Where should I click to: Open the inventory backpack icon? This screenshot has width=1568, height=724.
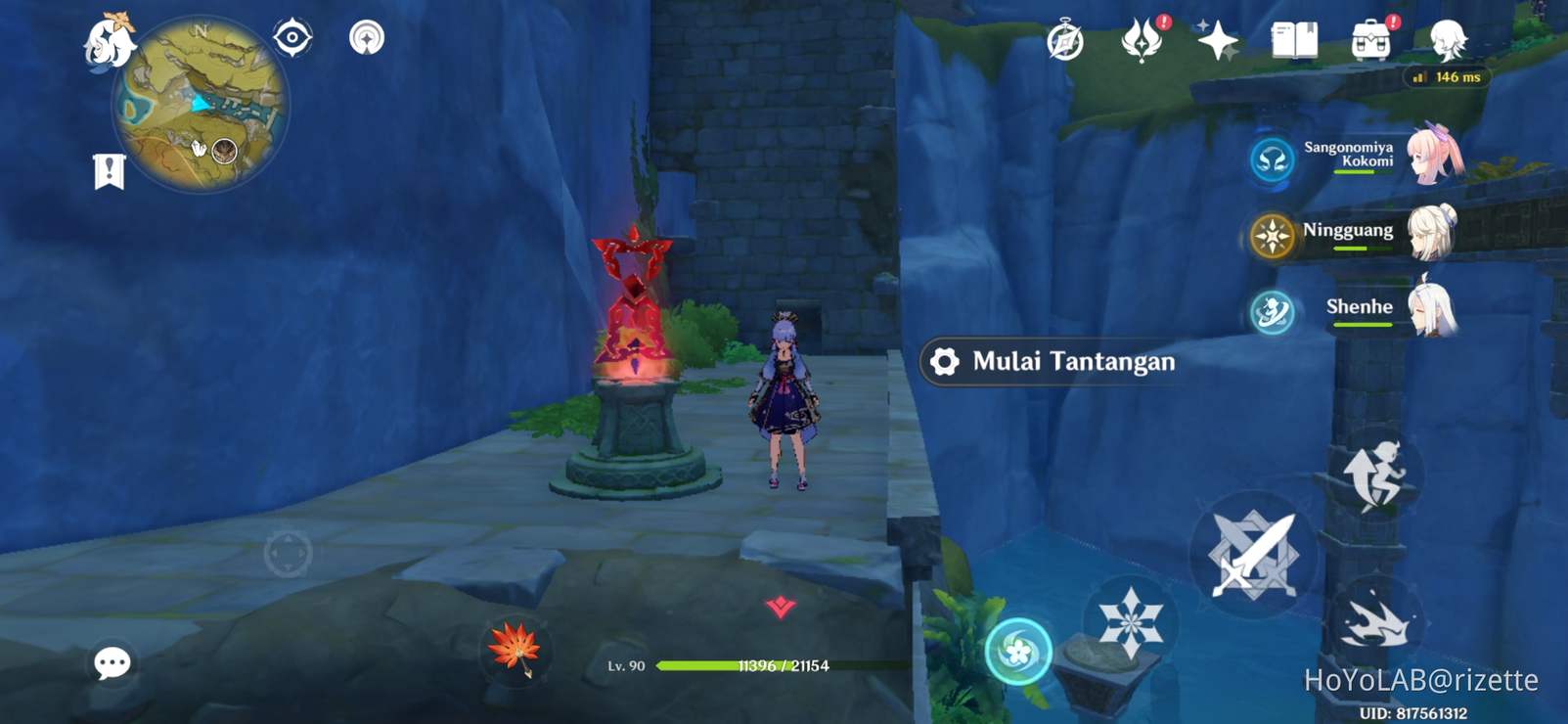point(1372,41)
